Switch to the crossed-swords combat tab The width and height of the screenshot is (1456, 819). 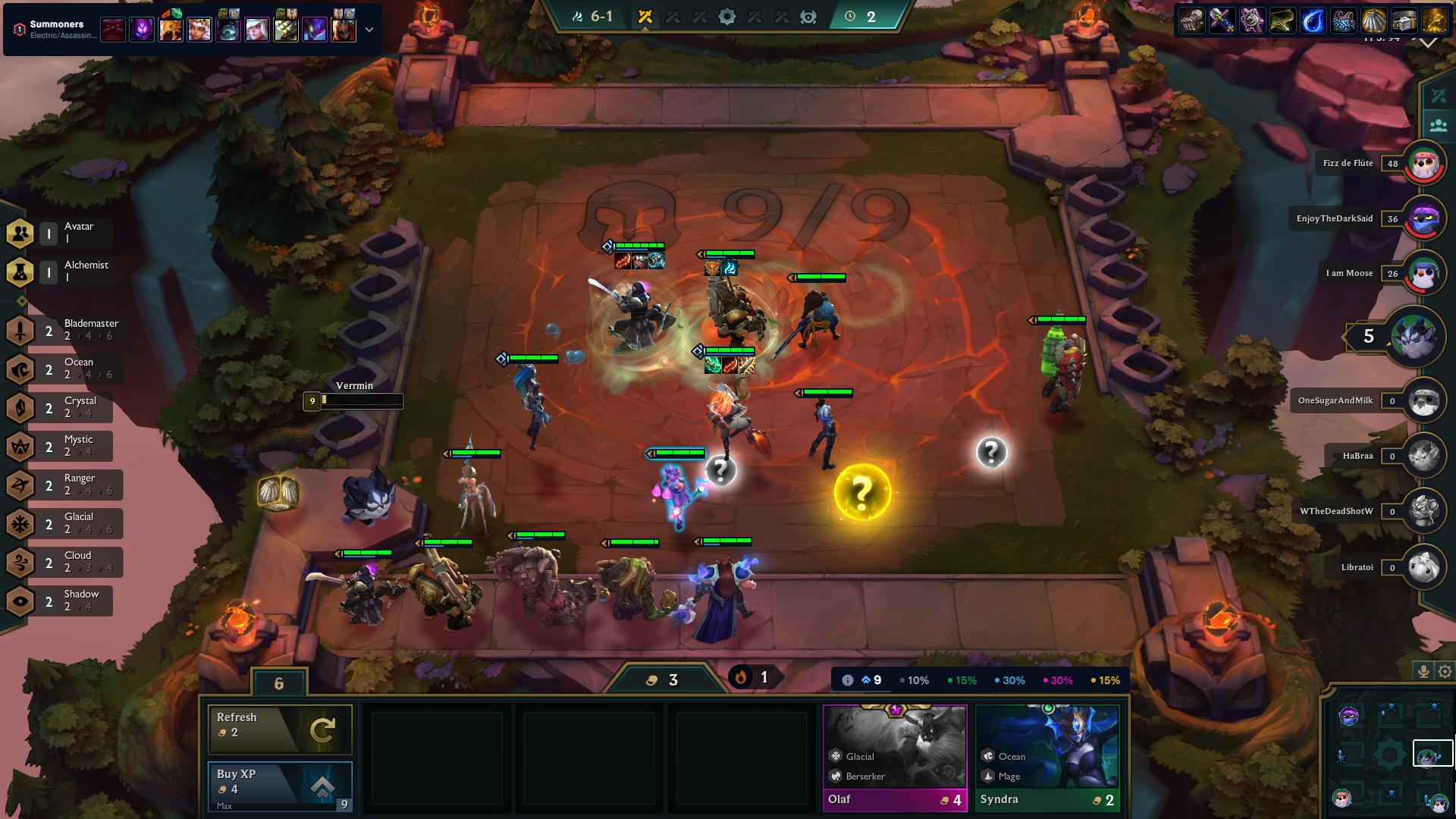(1438, 96)
